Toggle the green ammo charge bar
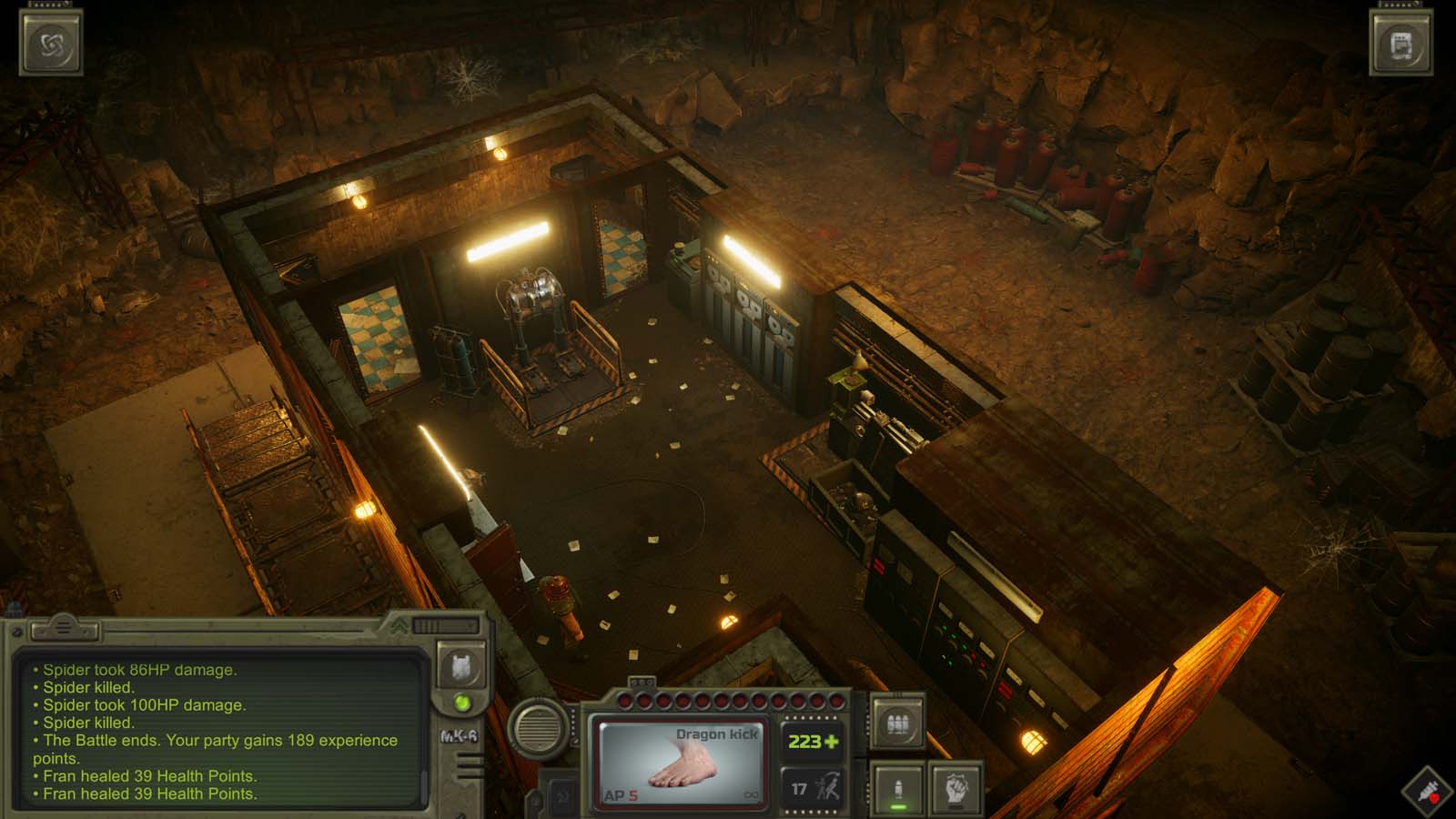 coord(896,807)
